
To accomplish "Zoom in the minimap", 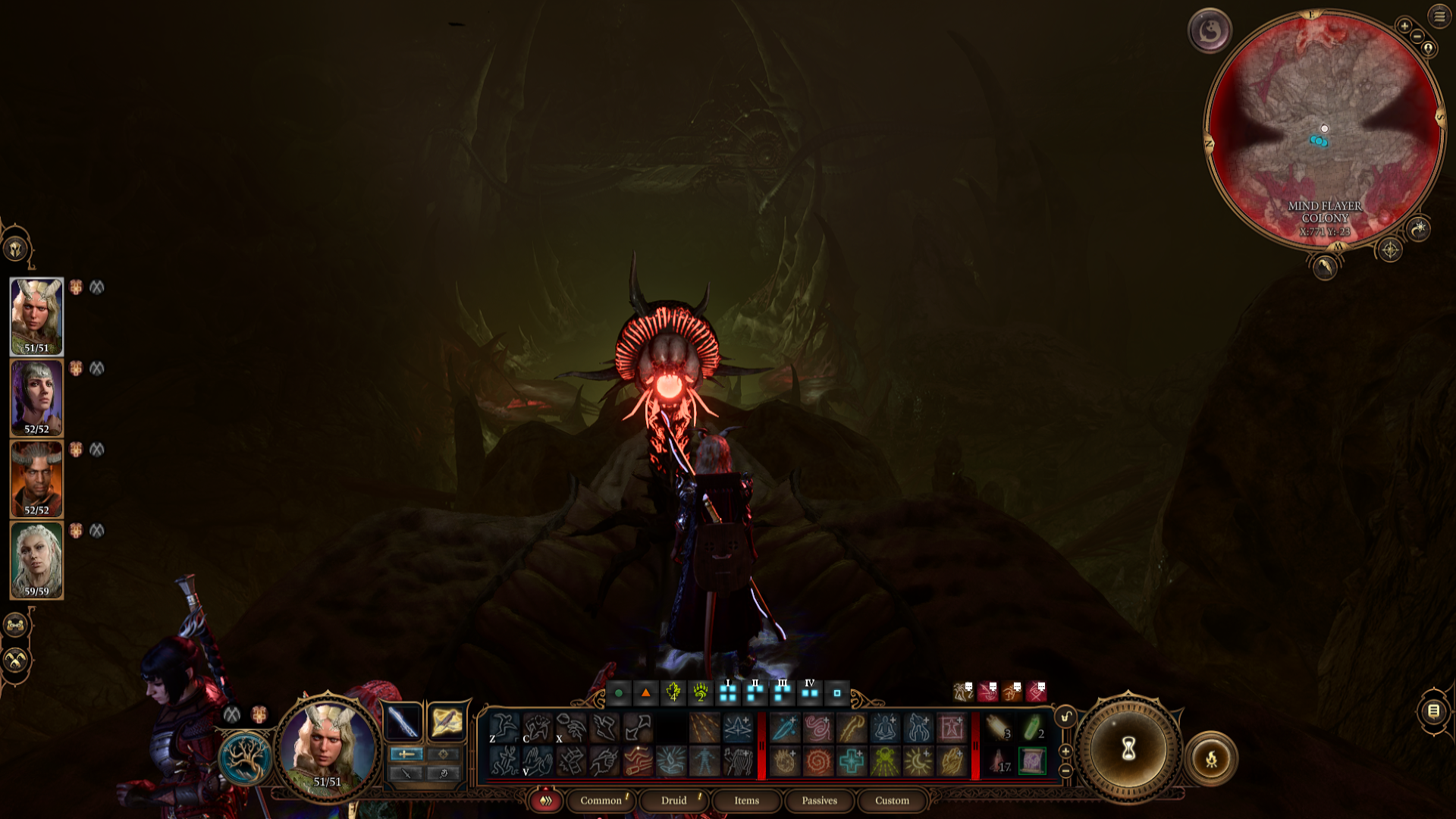I will pos(1404,26).
